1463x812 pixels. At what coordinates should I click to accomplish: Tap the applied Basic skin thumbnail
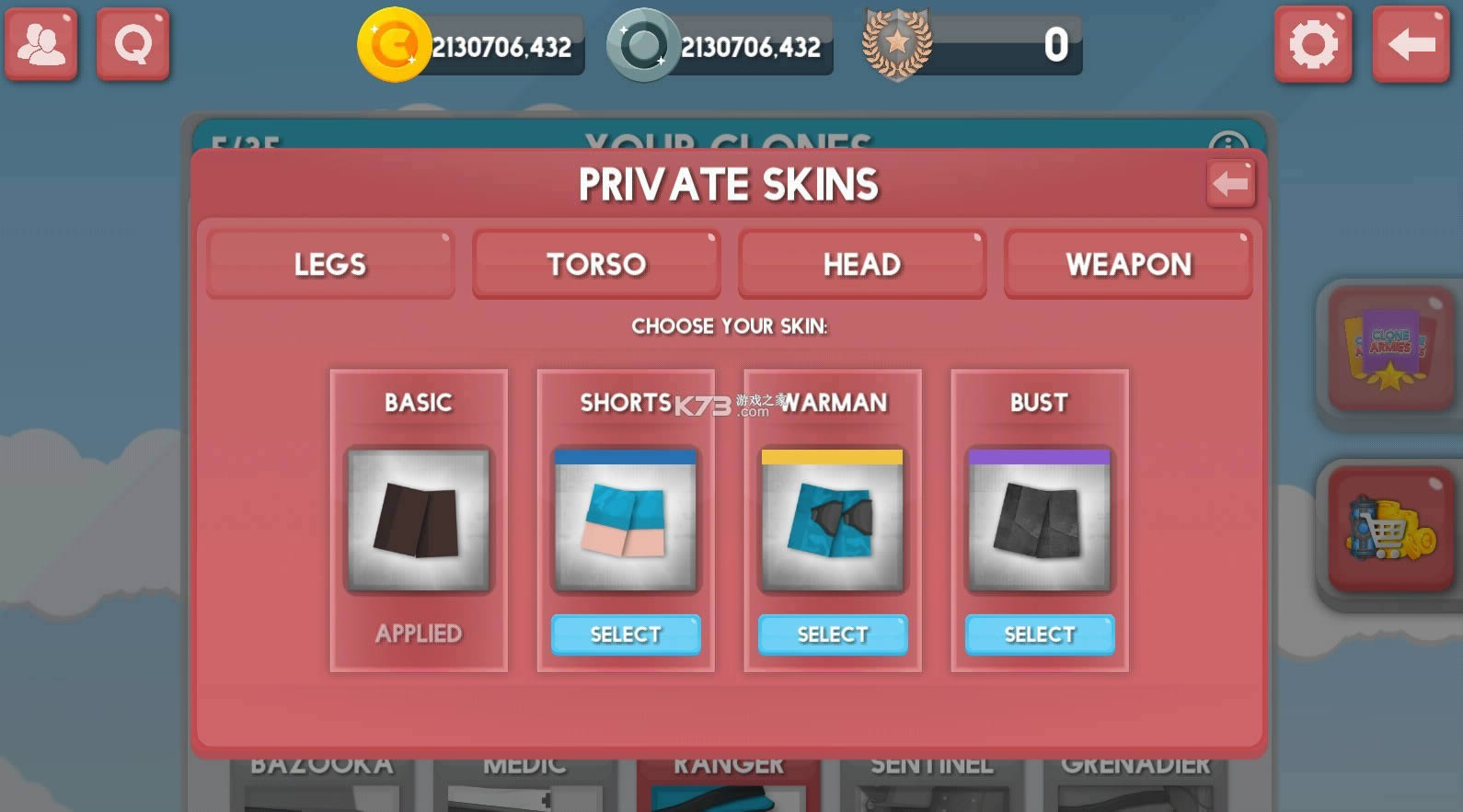coord(419,520)
